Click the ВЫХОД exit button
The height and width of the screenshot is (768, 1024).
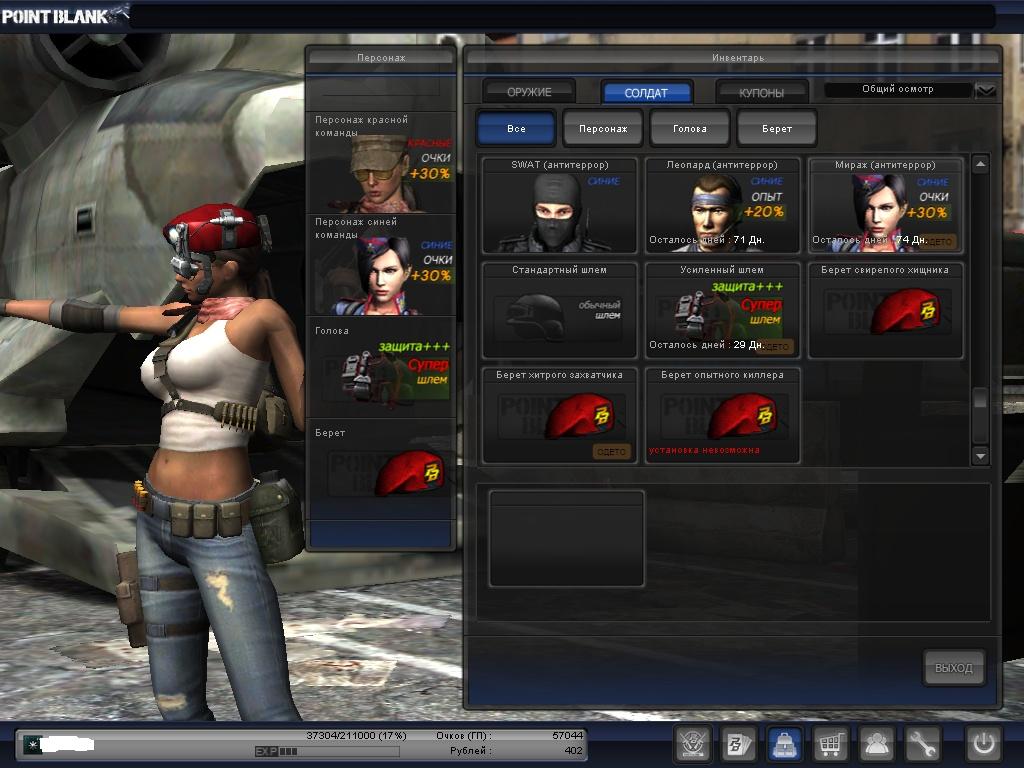point(953,668)
